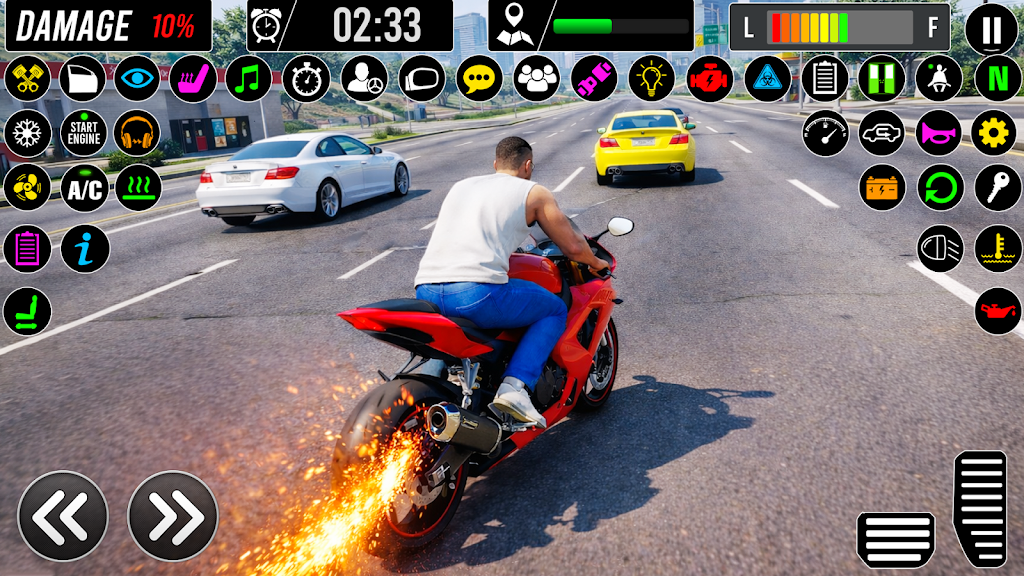This screenshot has height=576, width=1024.
Task: Sound the pink horn icon
Action: 939,133
